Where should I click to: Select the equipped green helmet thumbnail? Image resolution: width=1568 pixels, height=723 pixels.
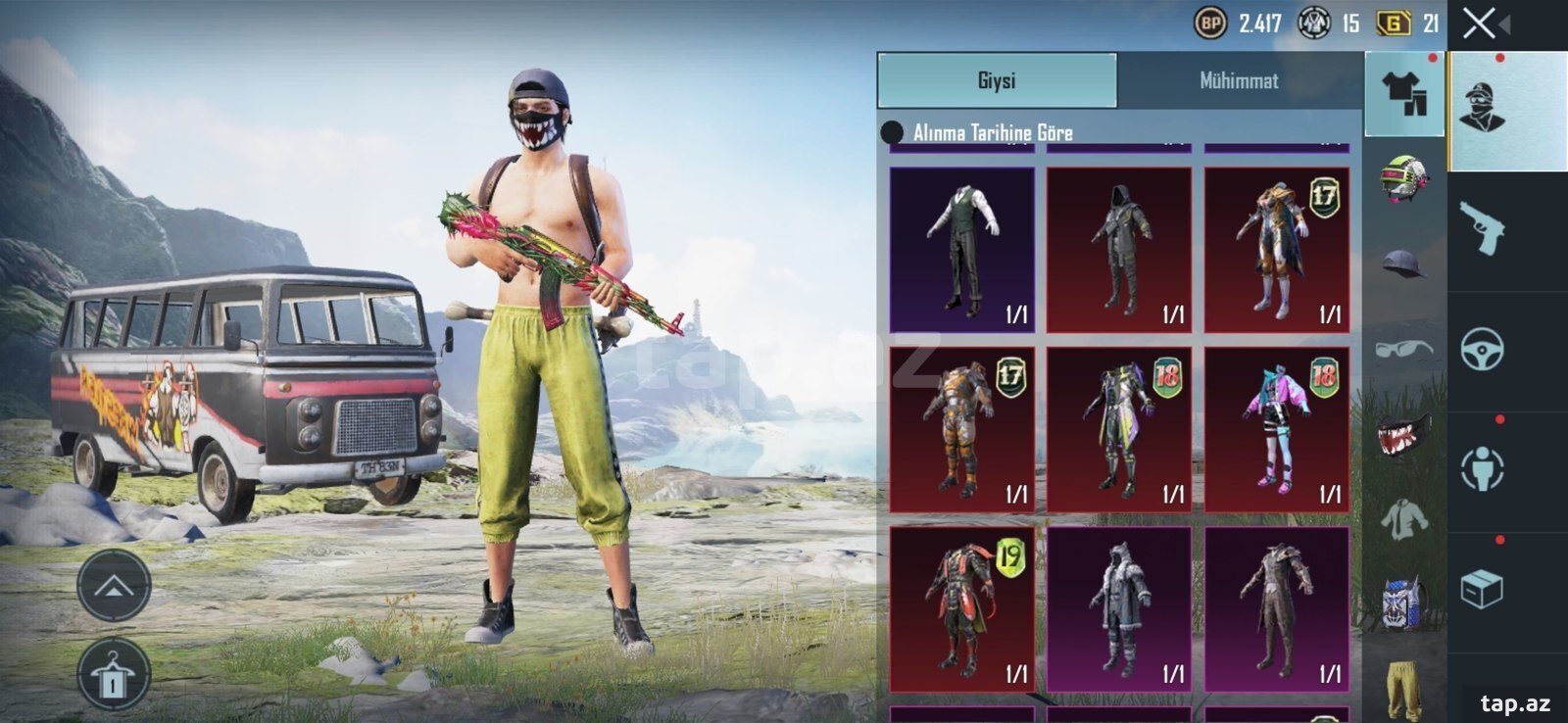click(1401, 175)
